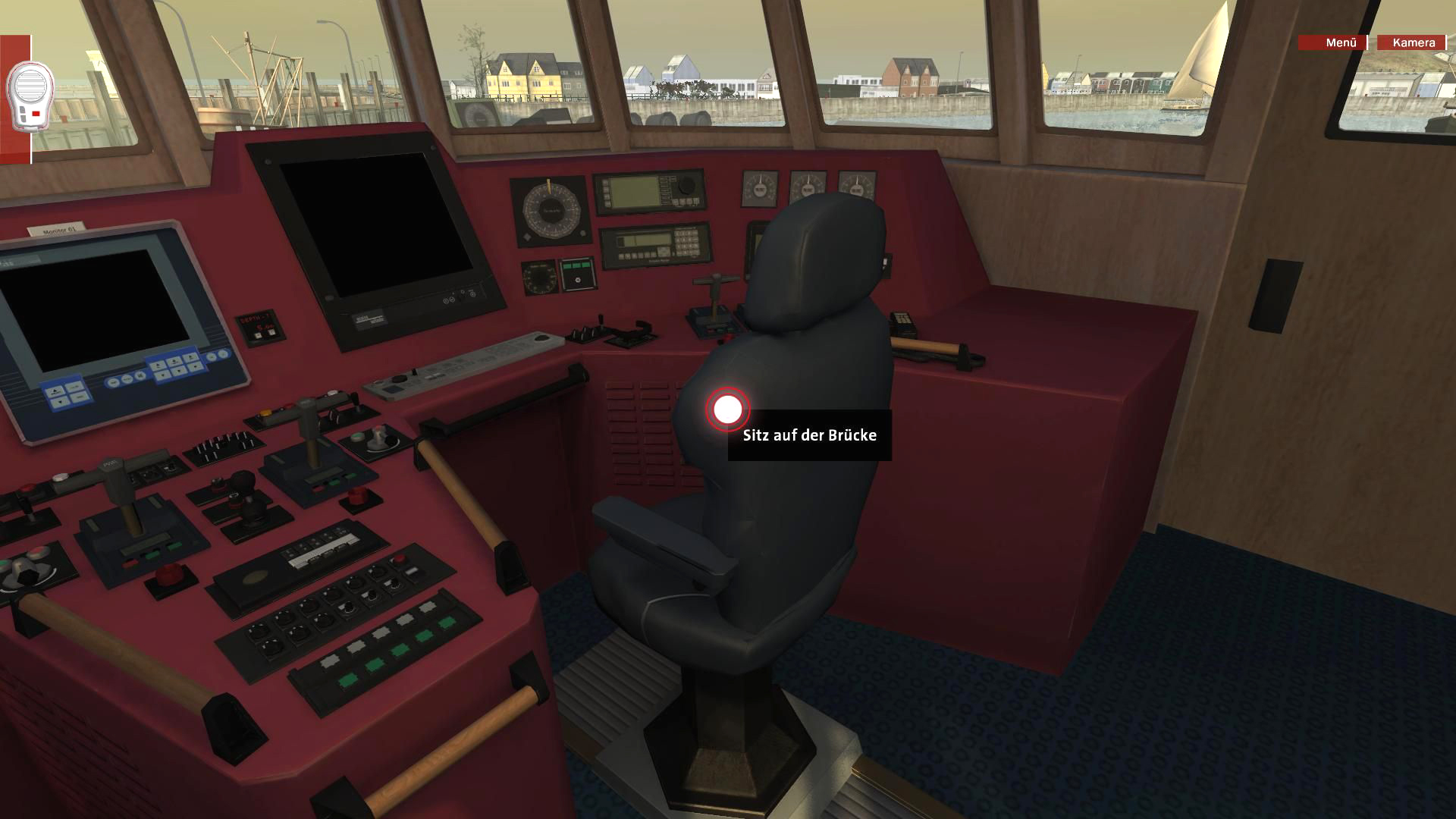Open the Kamera options

pyautogui.click(x=1413, y=42)
